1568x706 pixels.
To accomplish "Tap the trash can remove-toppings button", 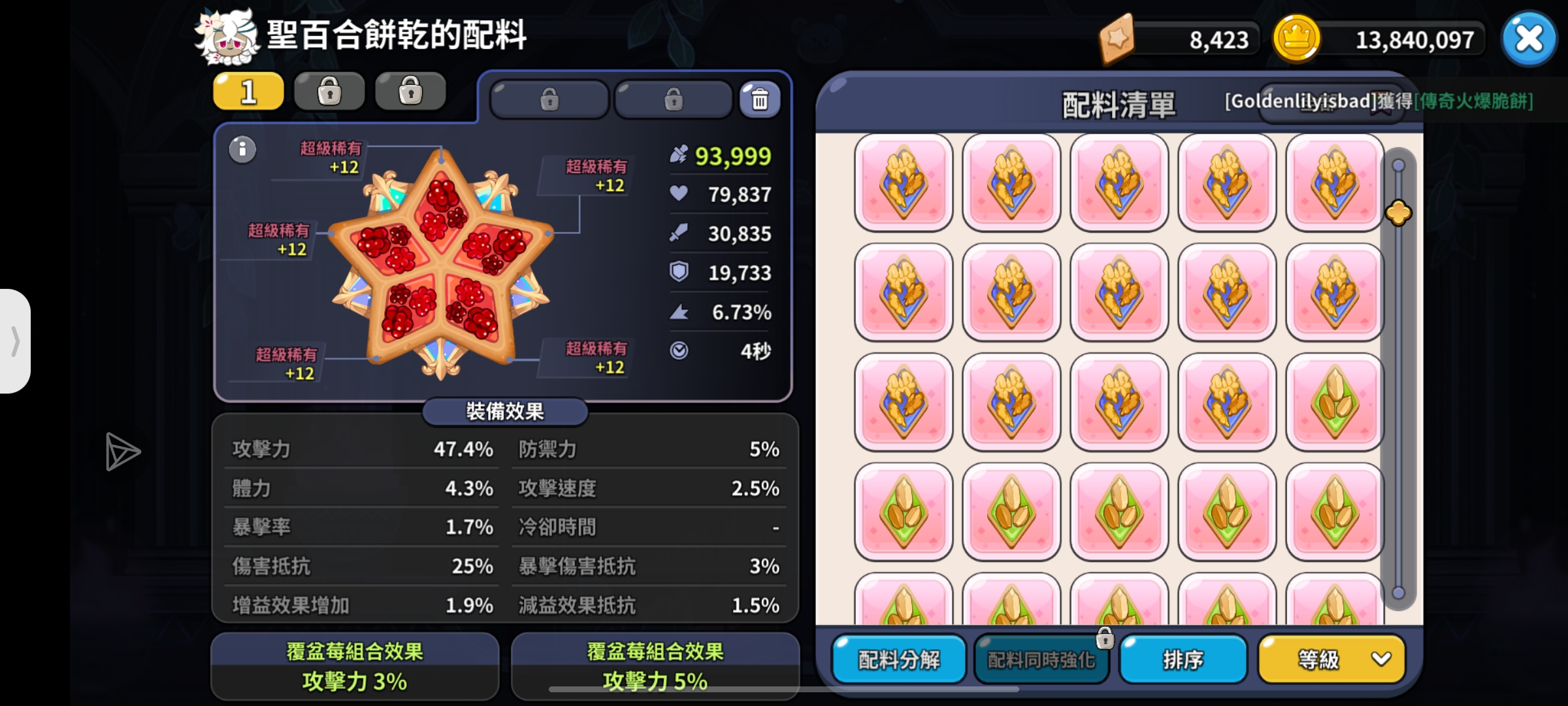I will click(x=759, y=100).
